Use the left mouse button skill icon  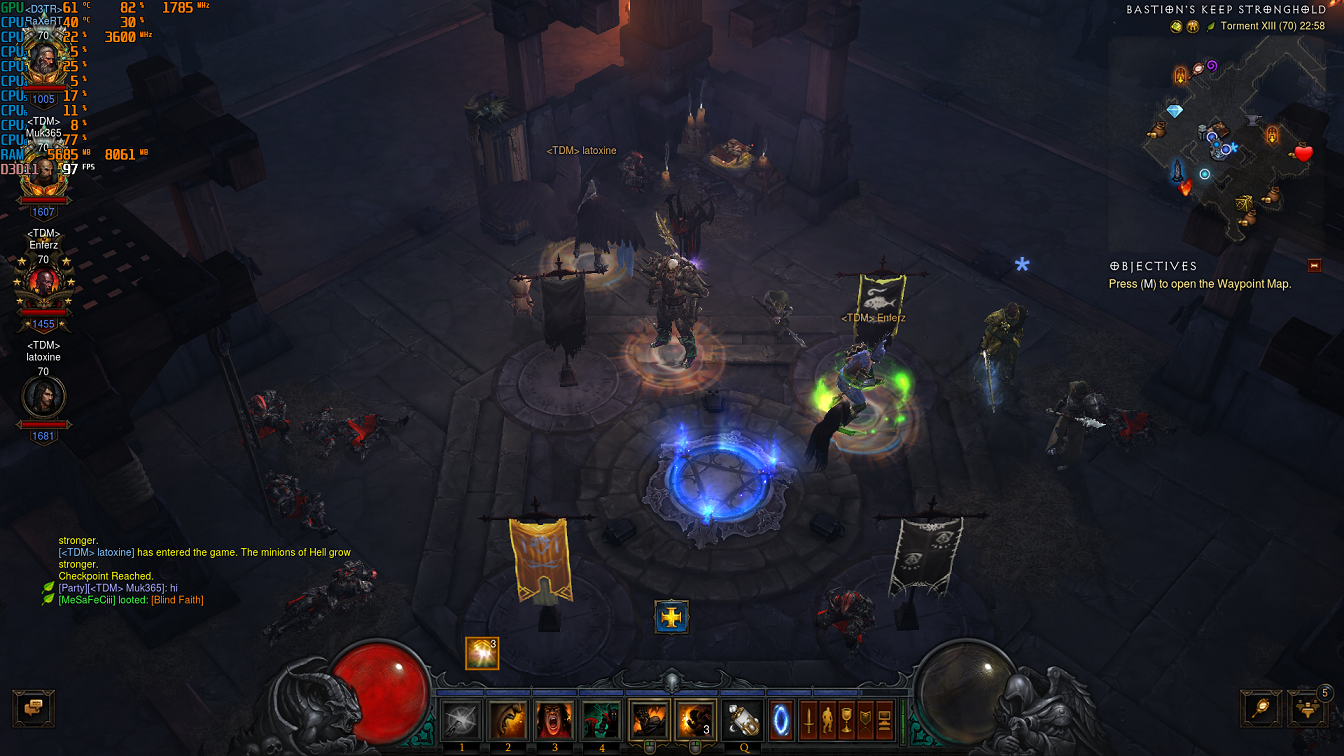pyautogui.click(x=649, y=720)
